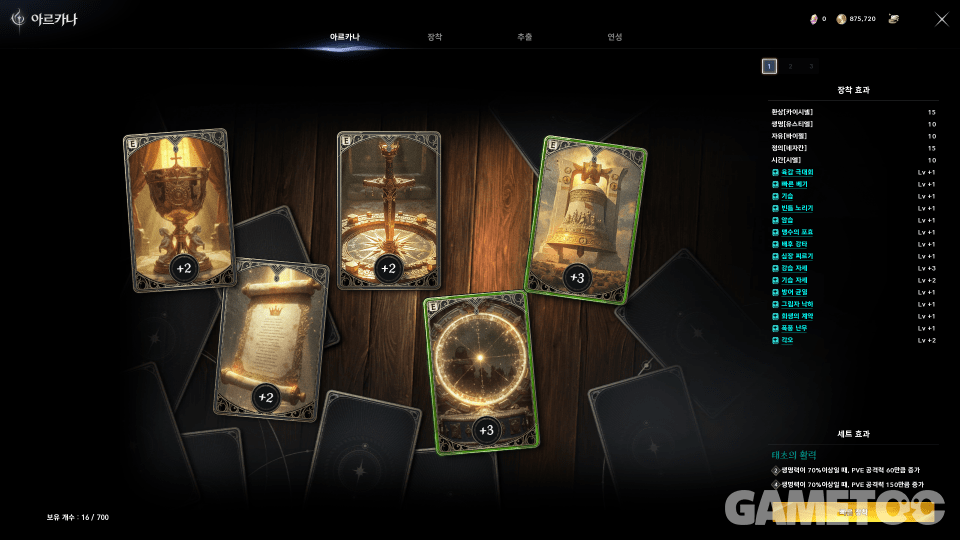Click the gold coin currency icon

tap(841, 19)
